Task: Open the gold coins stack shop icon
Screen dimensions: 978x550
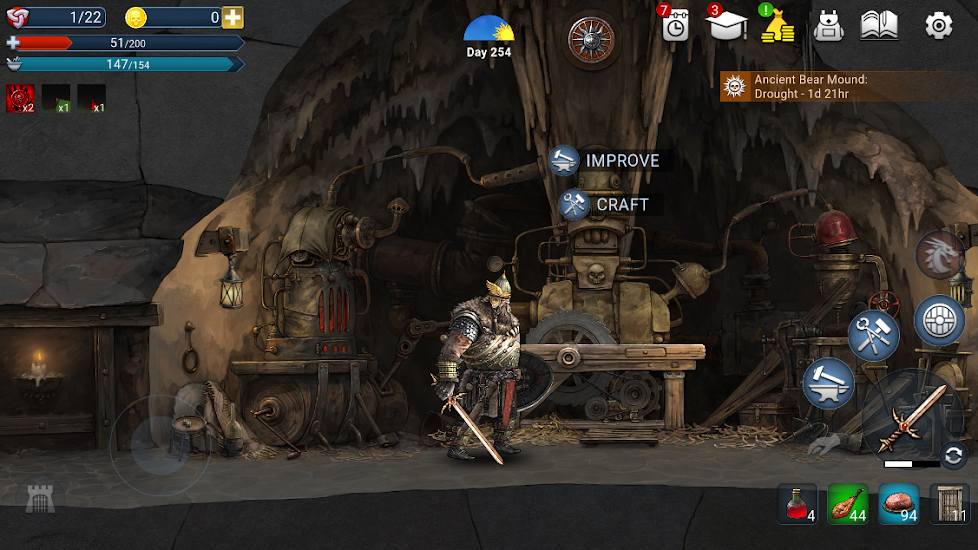Action: tap(777, 25)
